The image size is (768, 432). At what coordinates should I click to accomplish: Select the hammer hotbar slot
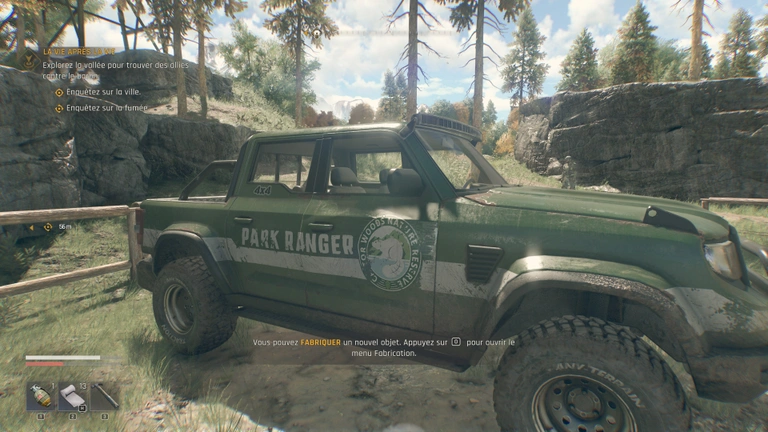(x=104, y=396)
